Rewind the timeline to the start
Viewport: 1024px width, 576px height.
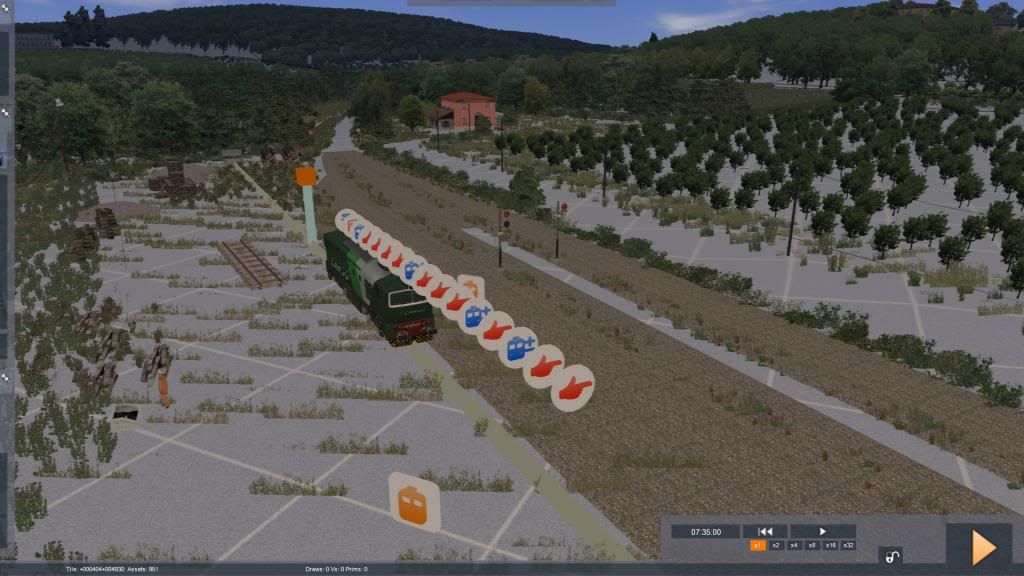pos(765,532)
